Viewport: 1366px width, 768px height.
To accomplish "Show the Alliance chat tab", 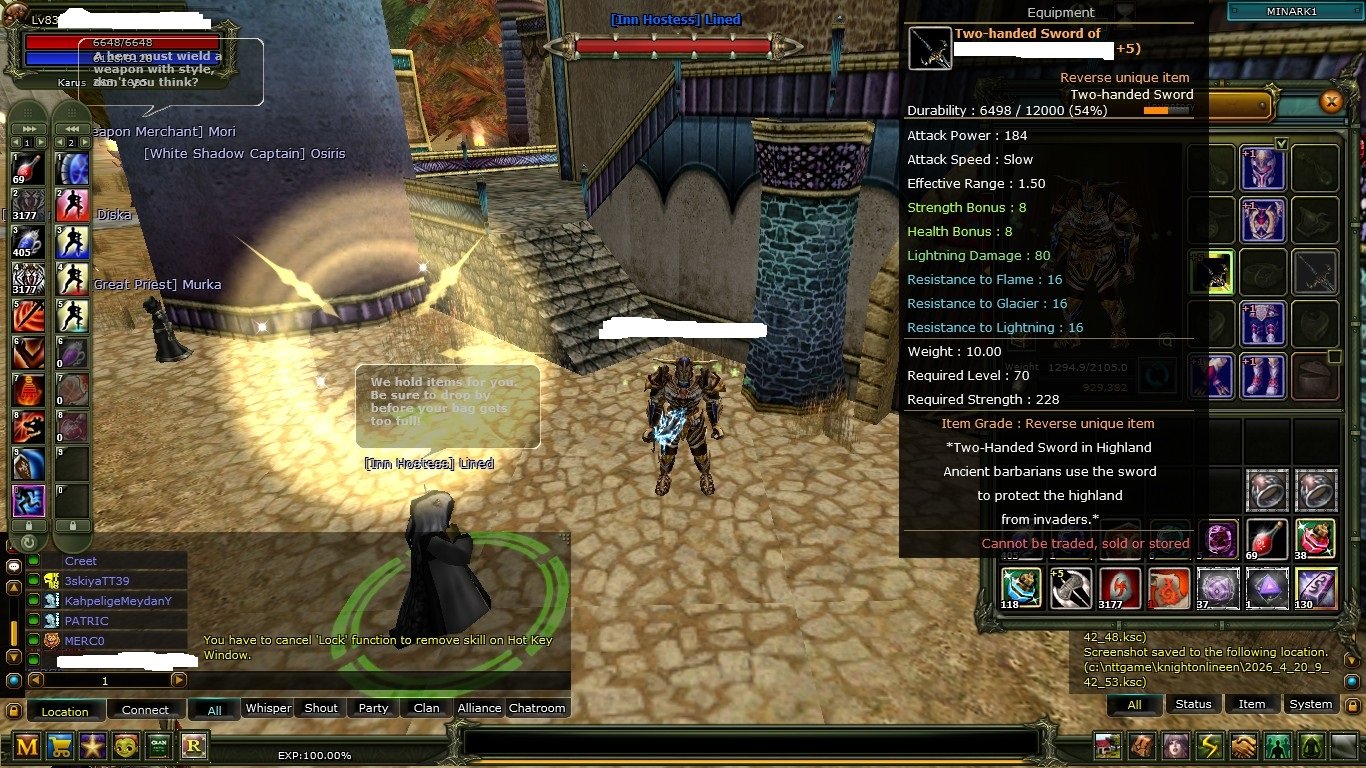I will point(479,708).
